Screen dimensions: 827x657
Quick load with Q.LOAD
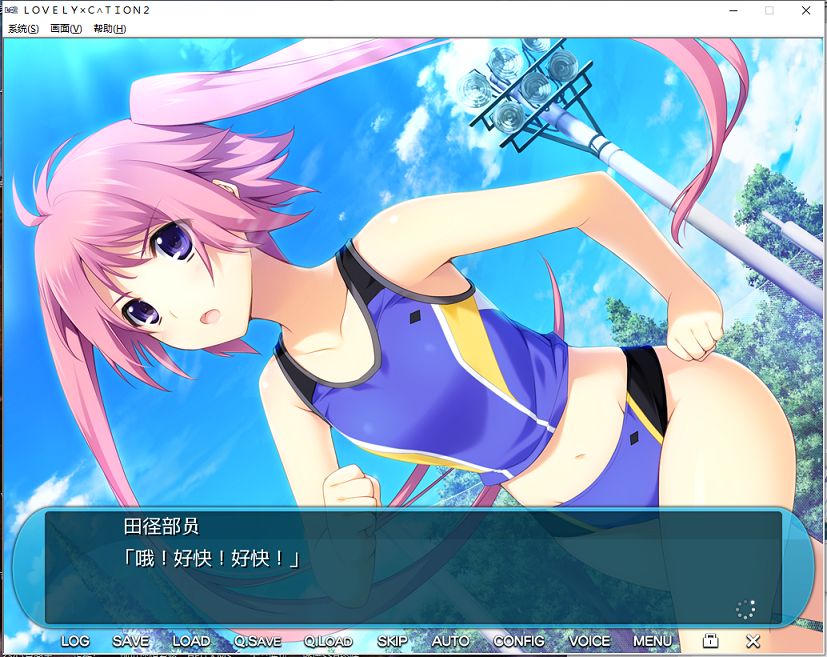tap(328, 641)
